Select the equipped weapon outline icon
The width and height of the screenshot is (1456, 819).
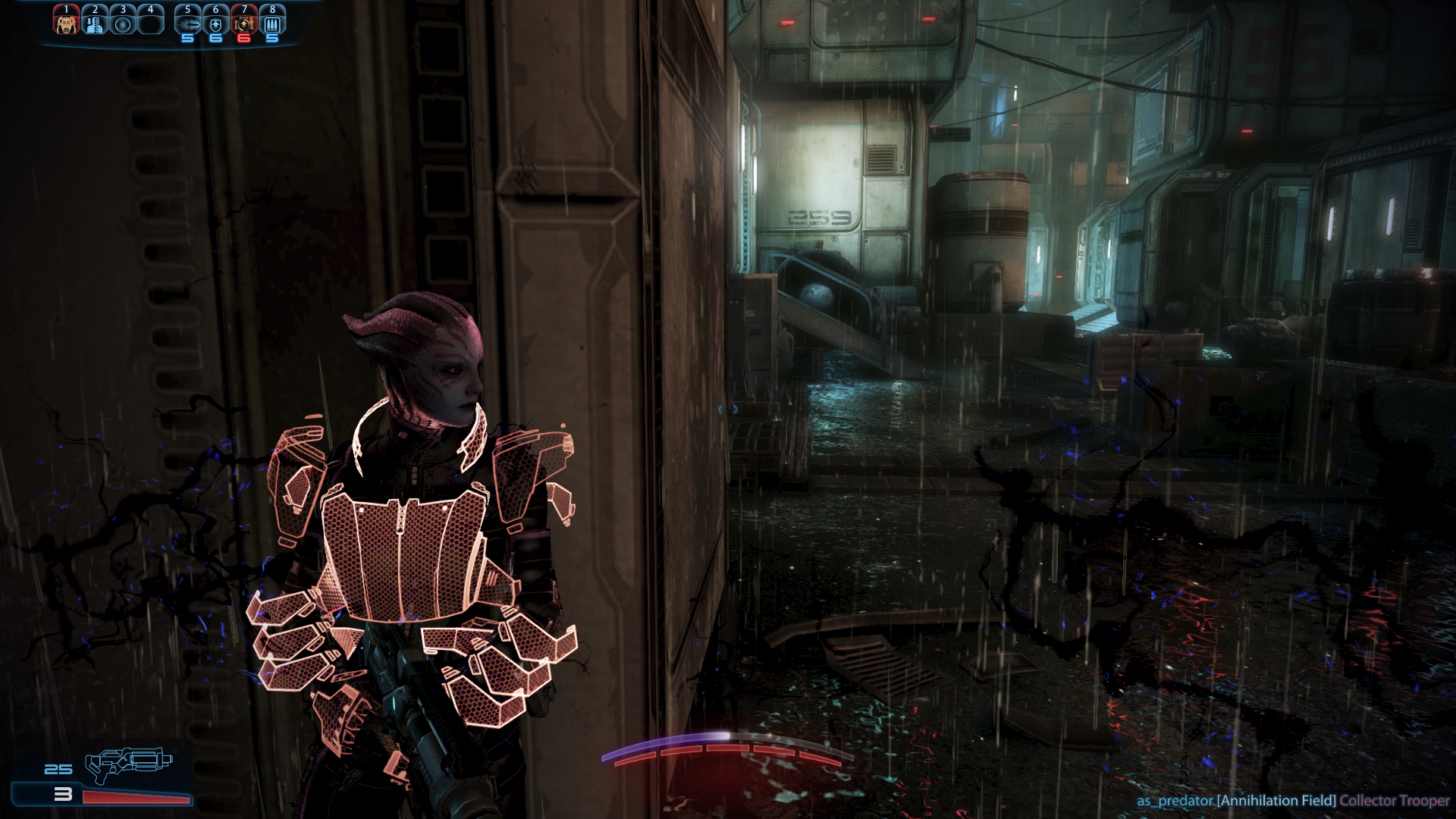pyautogui.click(x=127, y=764)
